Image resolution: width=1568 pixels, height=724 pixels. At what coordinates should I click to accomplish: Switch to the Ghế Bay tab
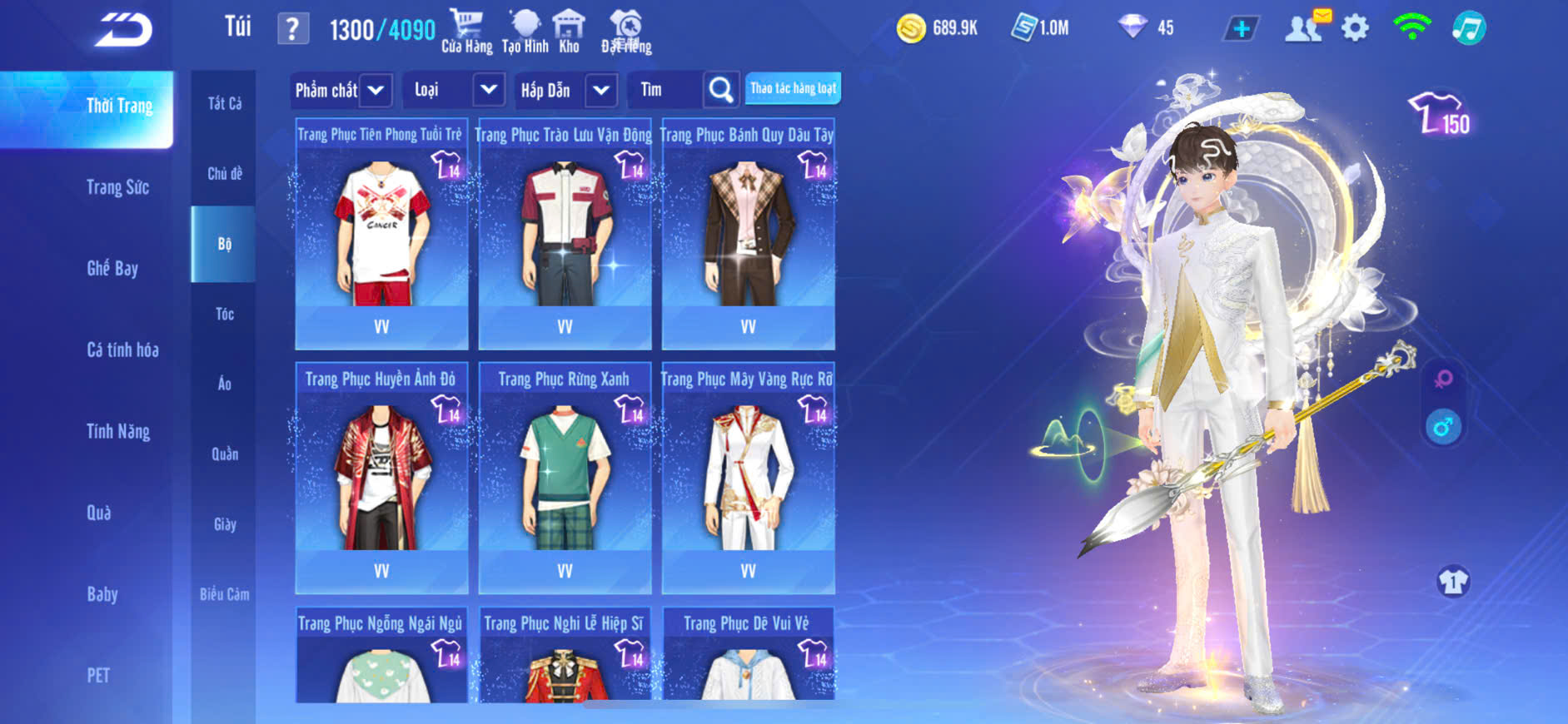[x=112, y=268]
